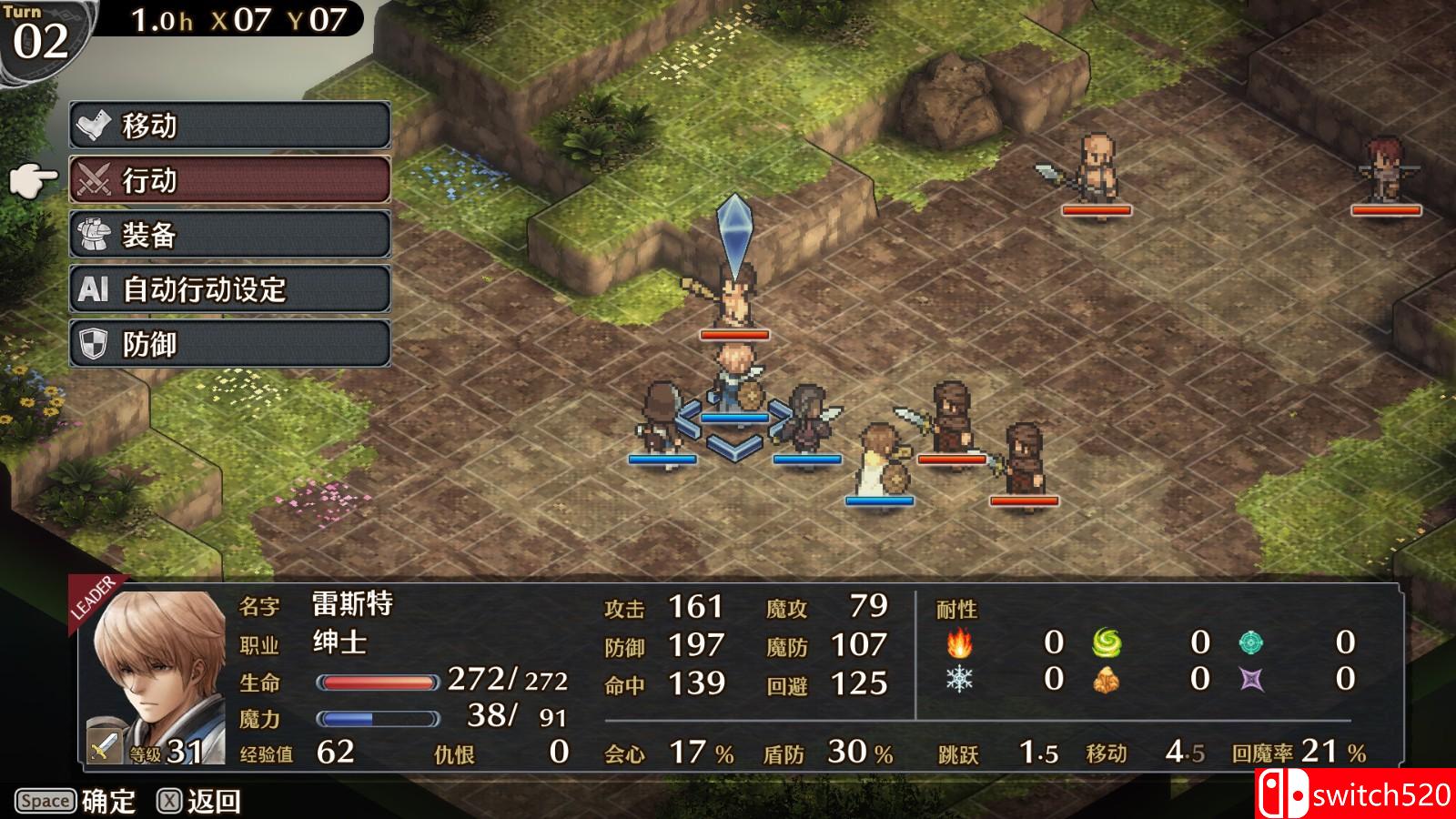Click the 返回 back prompt
This screenshot has height=819, width=1456.
(x=200, y=802)
